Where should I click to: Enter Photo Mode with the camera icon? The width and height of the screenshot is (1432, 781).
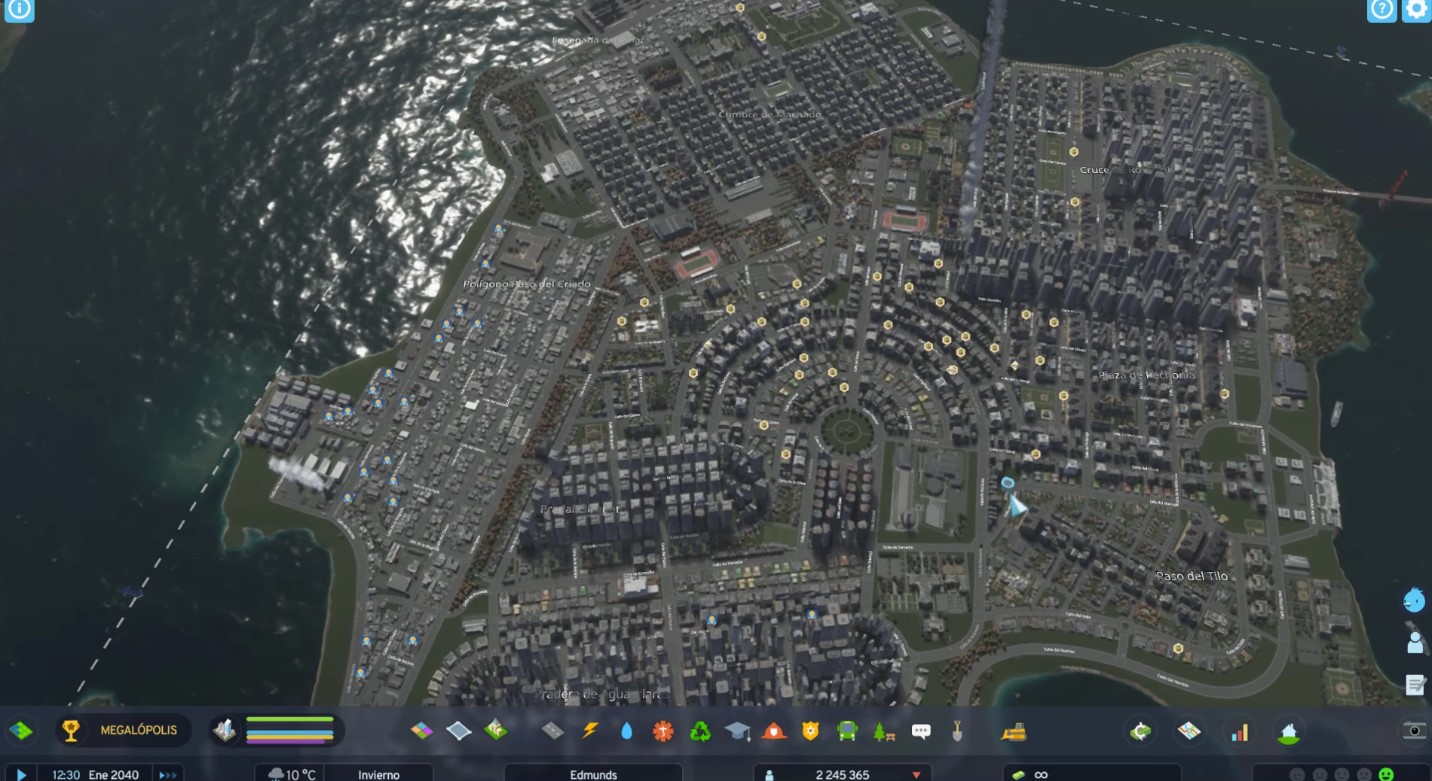pyautogui.click(x=1414, y=730)
